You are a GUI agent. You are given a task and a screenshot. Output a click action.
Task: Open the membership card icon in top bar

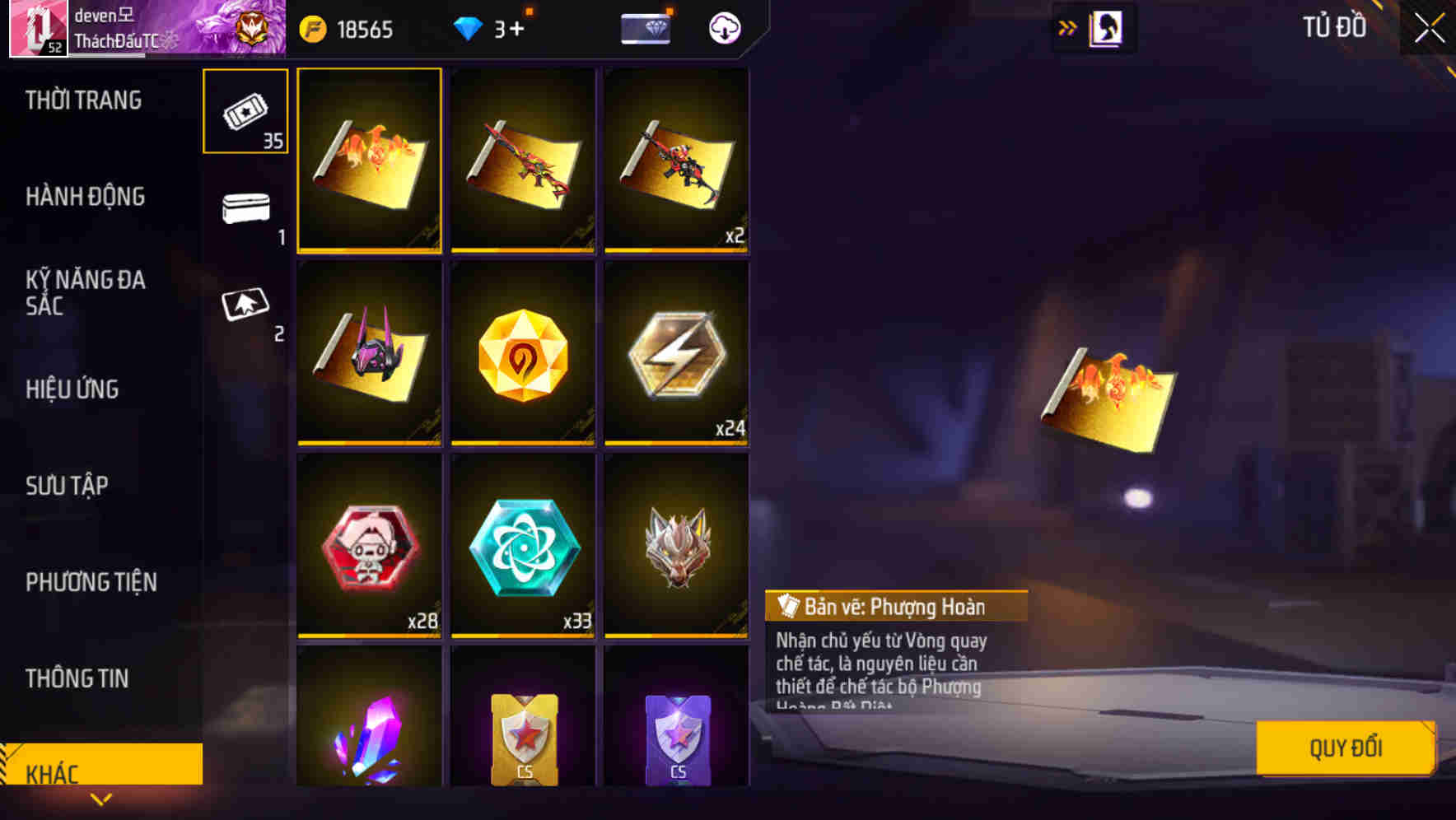tap(646, 29)
